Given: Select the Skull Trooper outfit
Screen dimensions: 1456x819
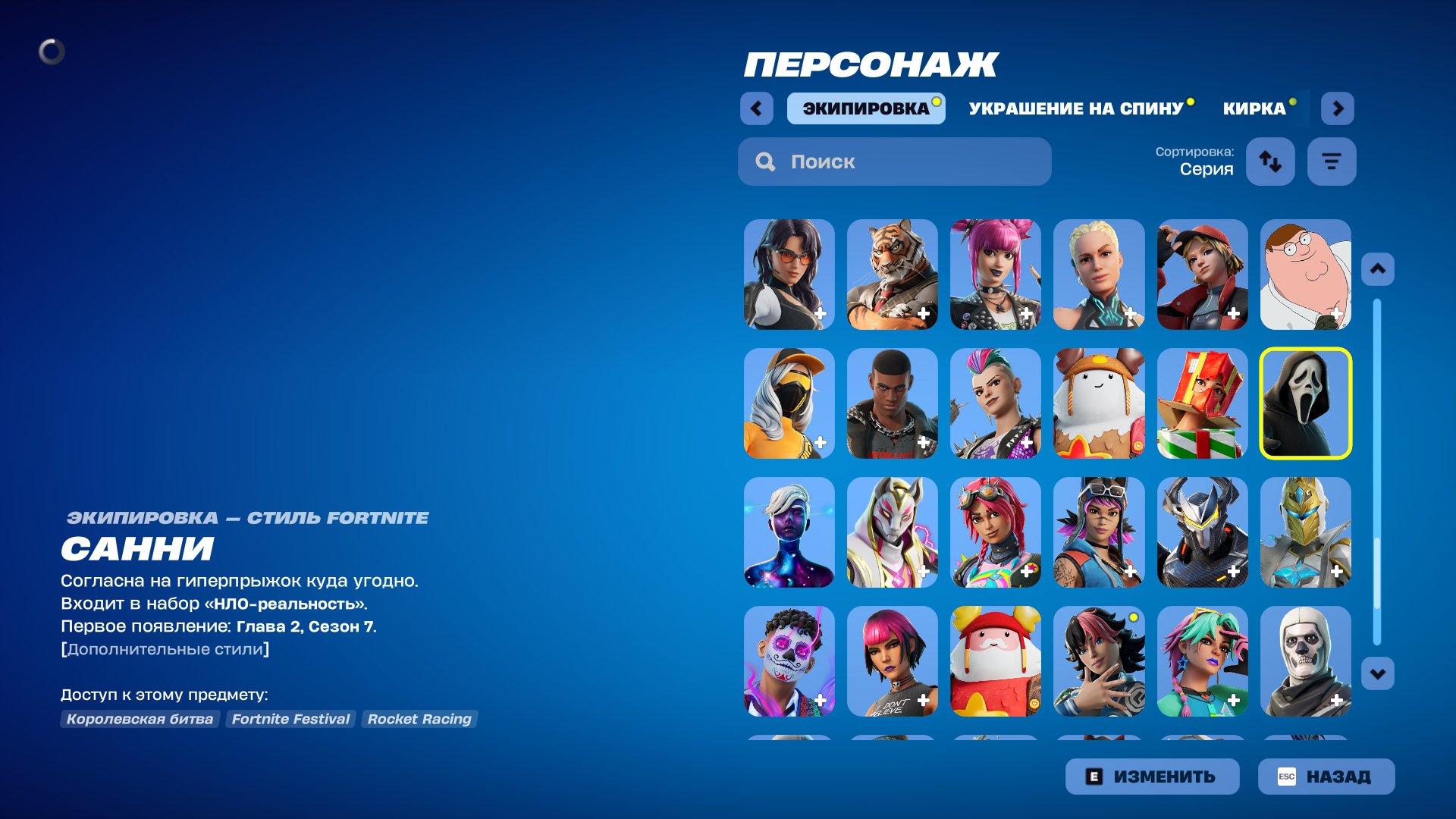Looking at the screenshot, I should 1305,661.
